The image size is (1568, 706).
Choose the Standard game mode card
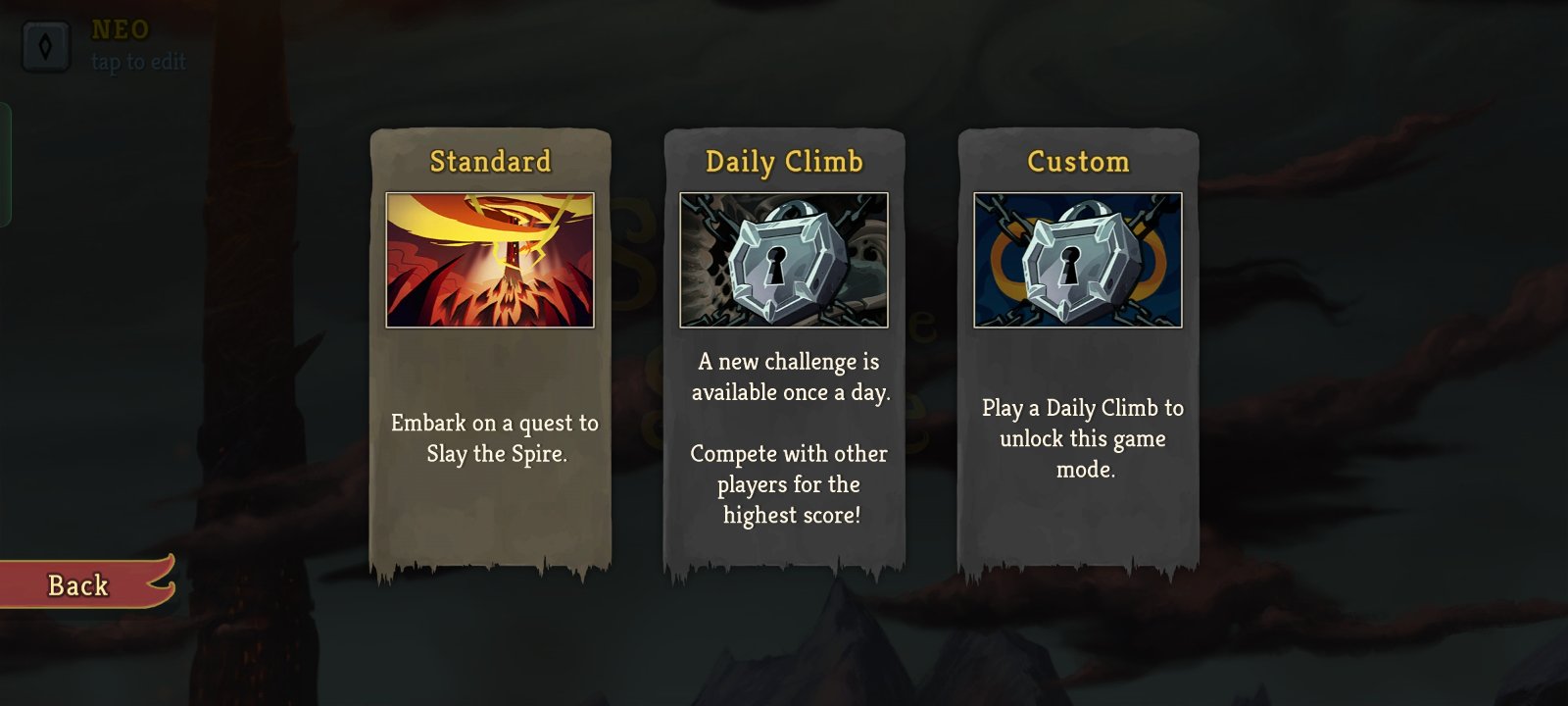pyautogui.click(x=490, y=353)
